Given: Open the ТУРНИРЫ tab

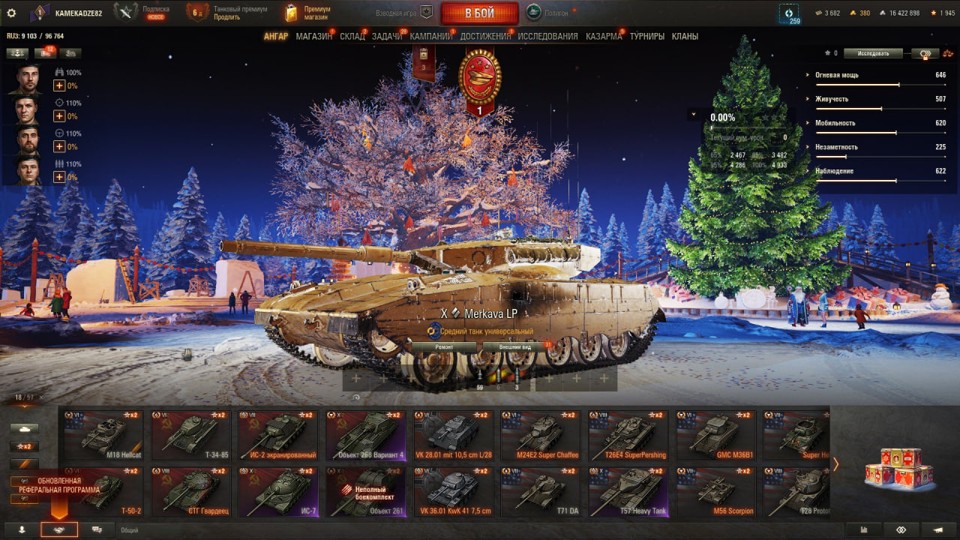Looking at the screenshot, I should tap(646, 37).
